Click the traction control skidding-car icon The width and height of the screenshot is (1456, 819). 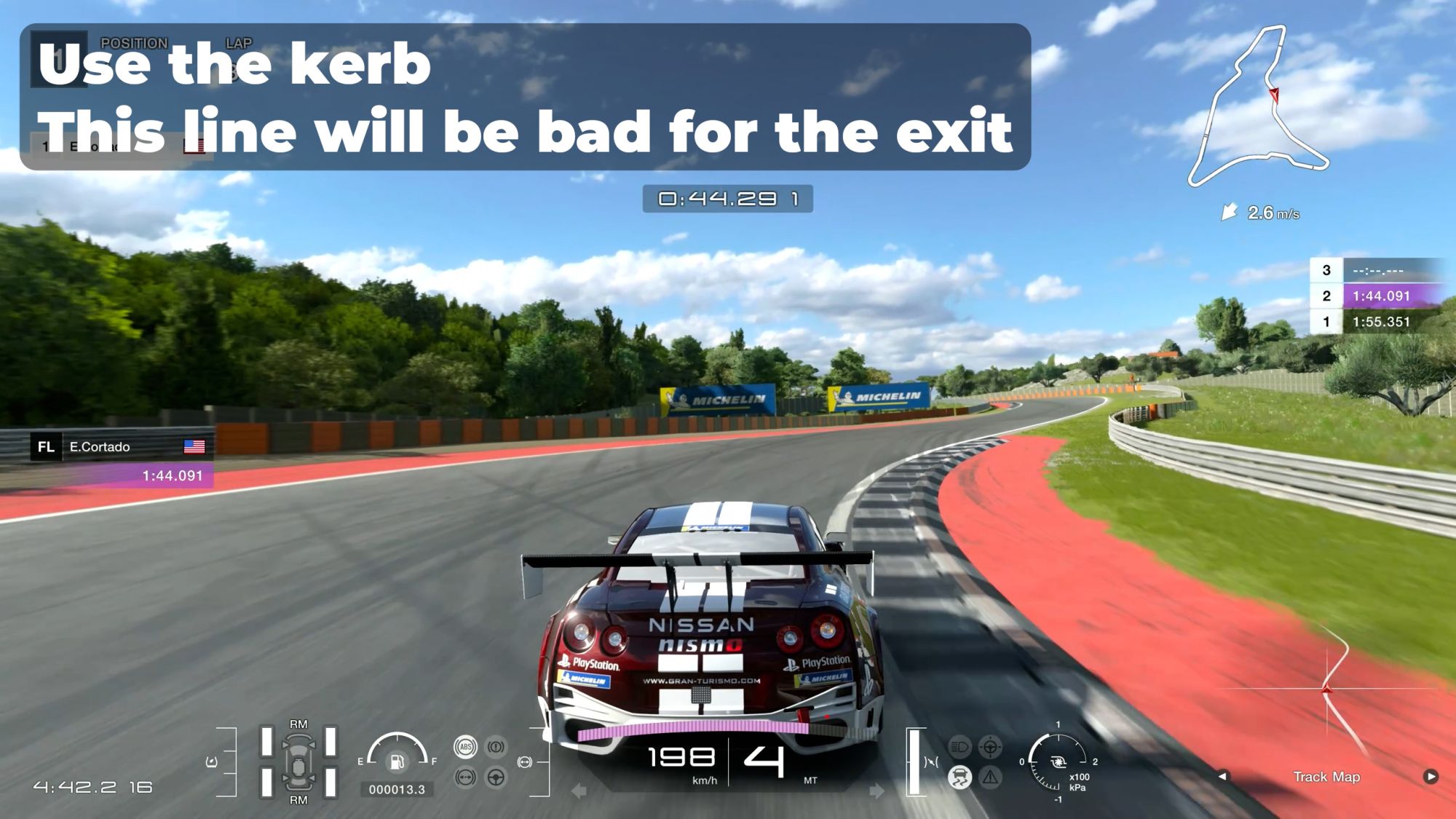pos(960,778)
